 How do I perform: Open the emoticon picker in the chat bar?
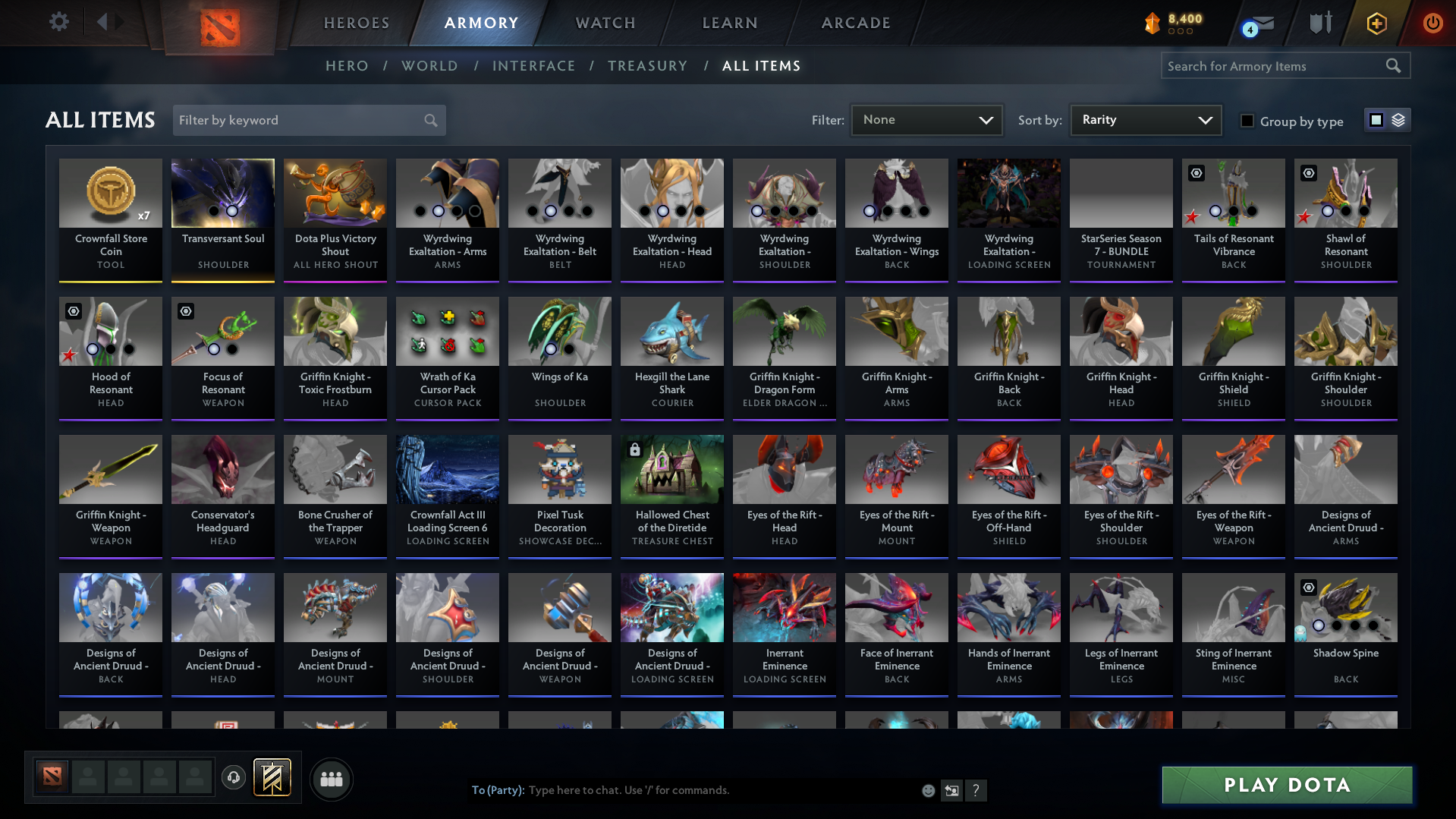click(x=928, y=790)
